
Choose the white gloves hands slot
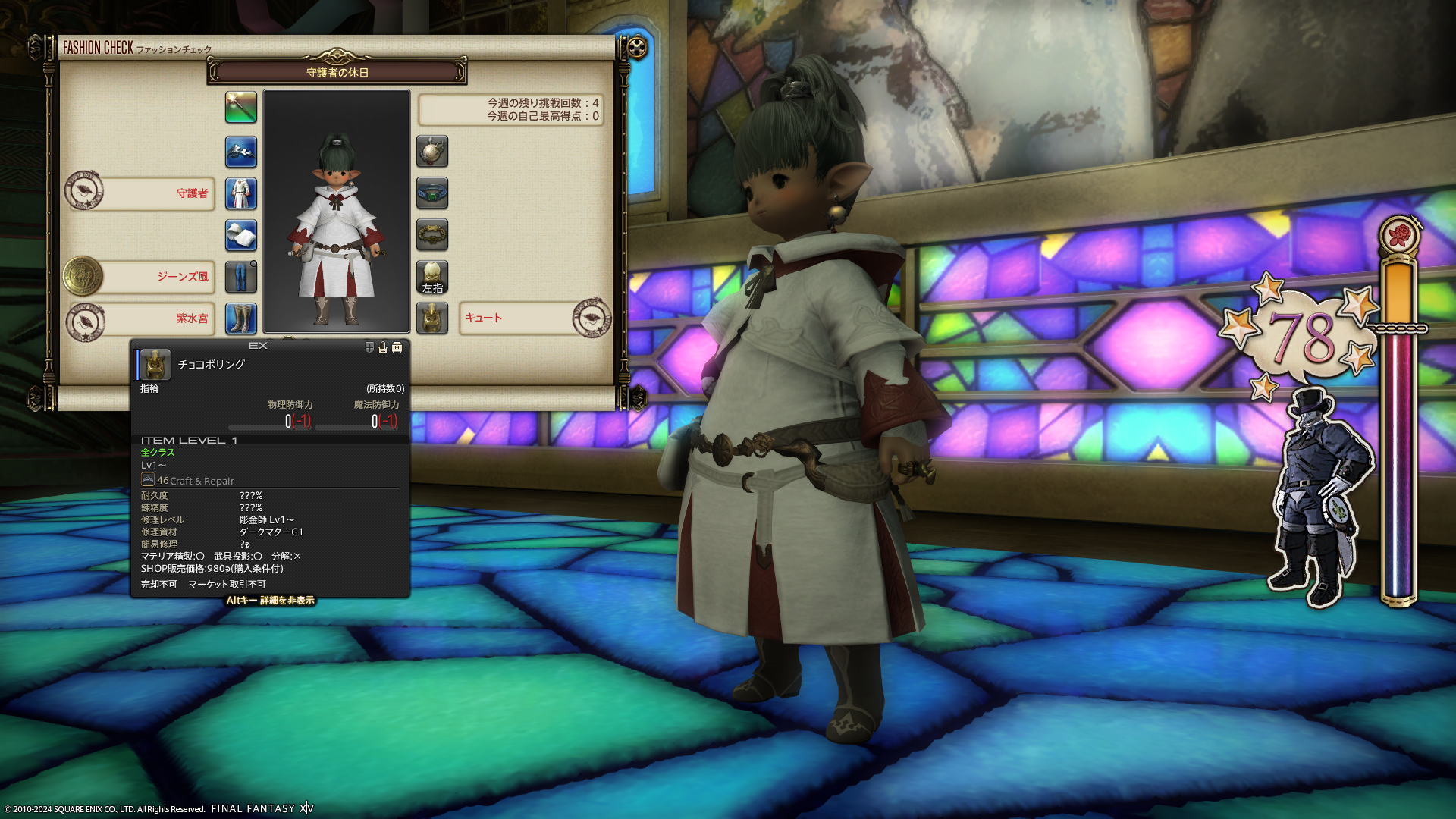pos(241,236)
